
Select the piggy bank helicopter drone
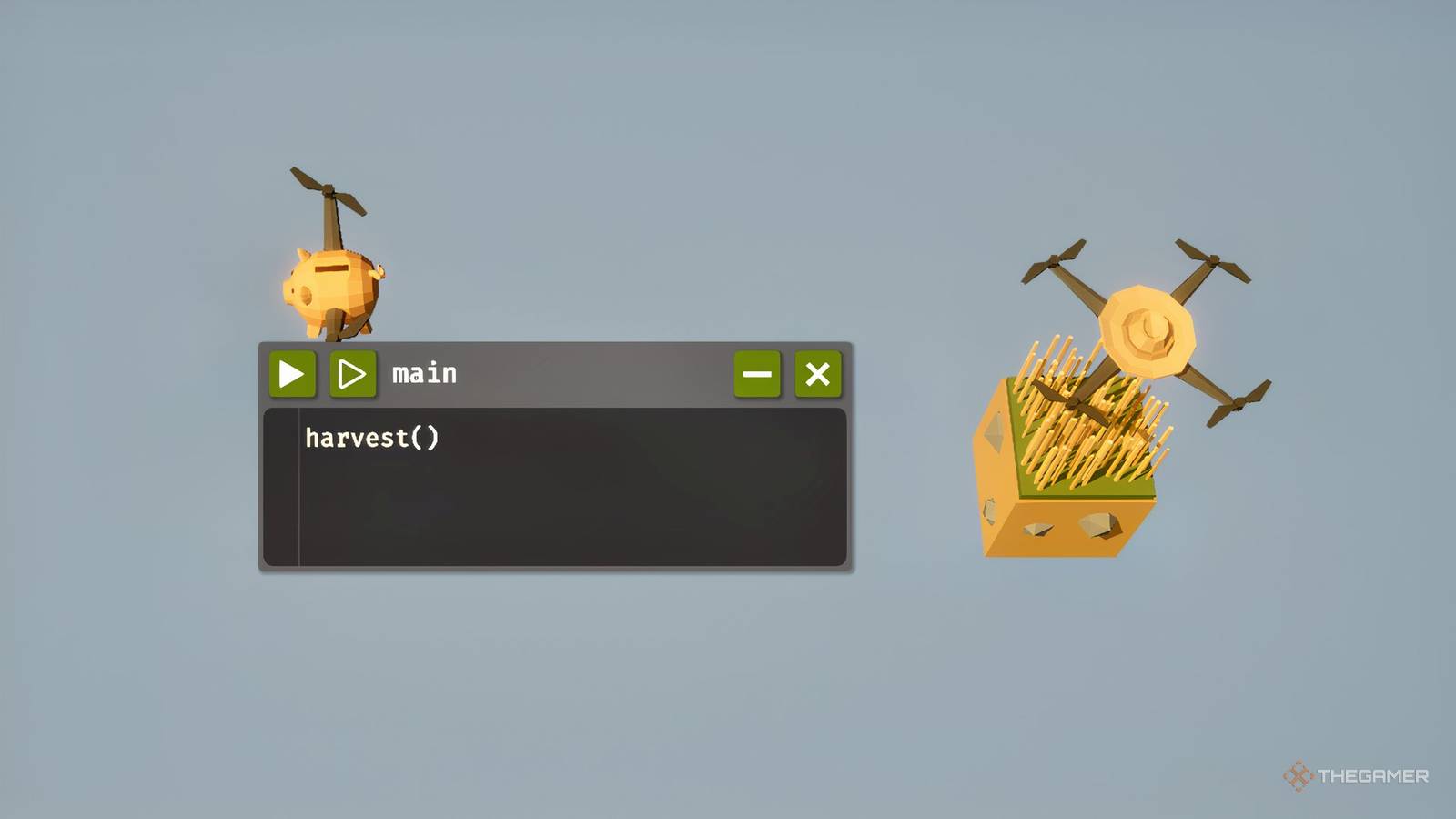click(x=332, y=282)
